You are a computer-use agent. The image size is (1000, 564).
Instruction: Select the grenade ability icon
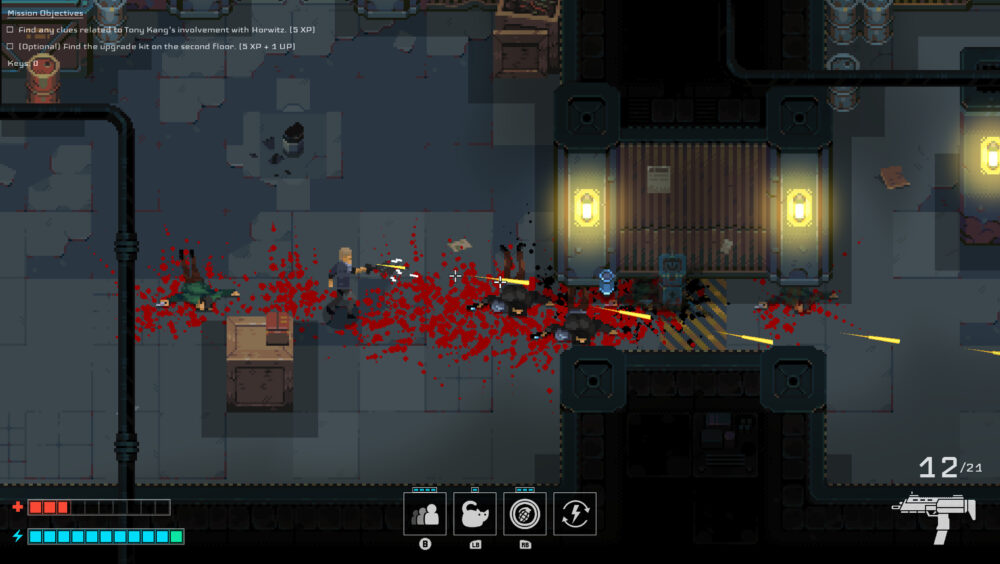point(524,514)
